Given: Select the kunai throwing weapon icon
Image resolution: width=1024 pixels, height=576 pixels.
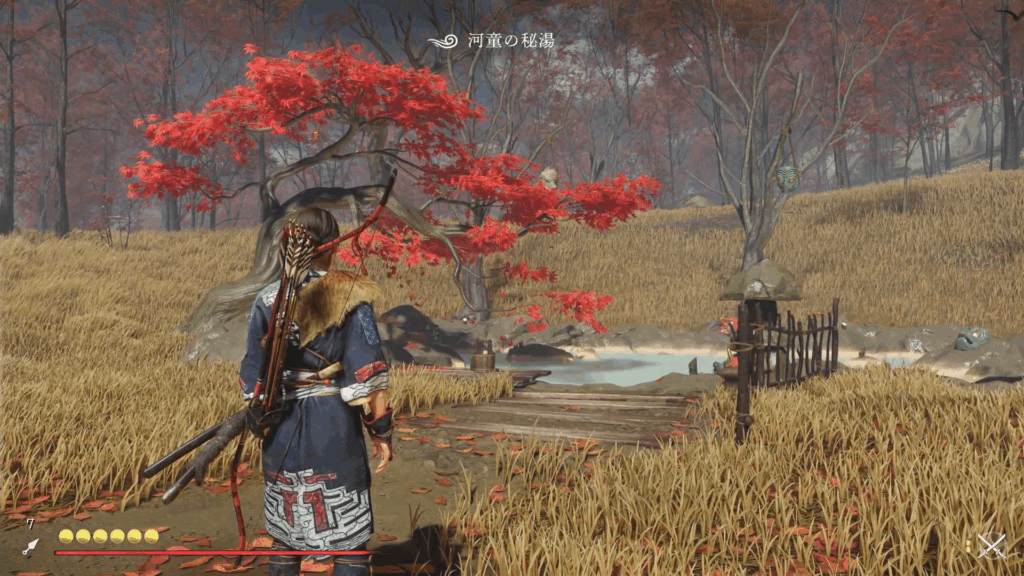Looking at the screenshot, I should pyautogui.click(x=31, y=546).
